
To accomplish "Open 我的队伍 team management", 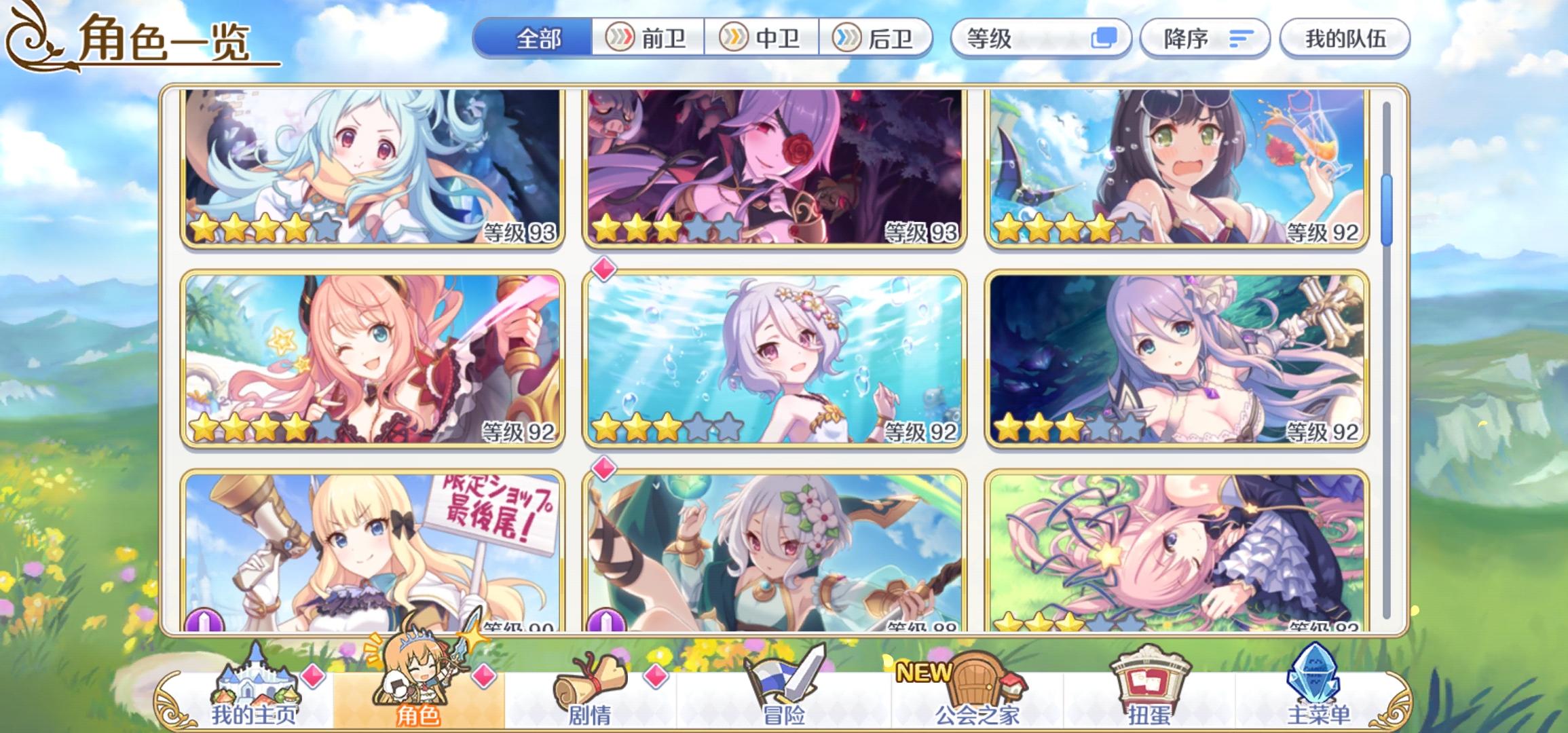I will [x=1344, y=39].
